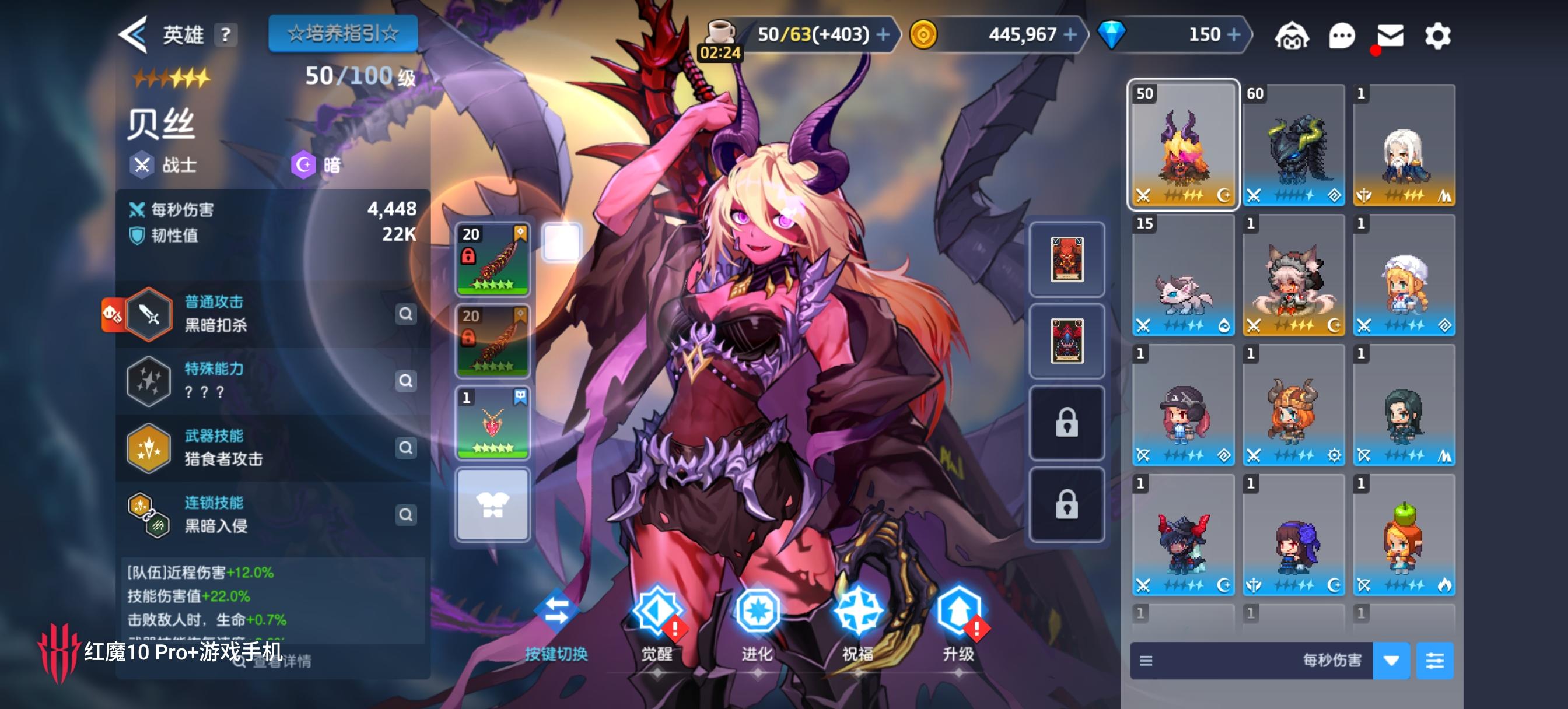Open the chat bubble icon

tap(1342, 34)
